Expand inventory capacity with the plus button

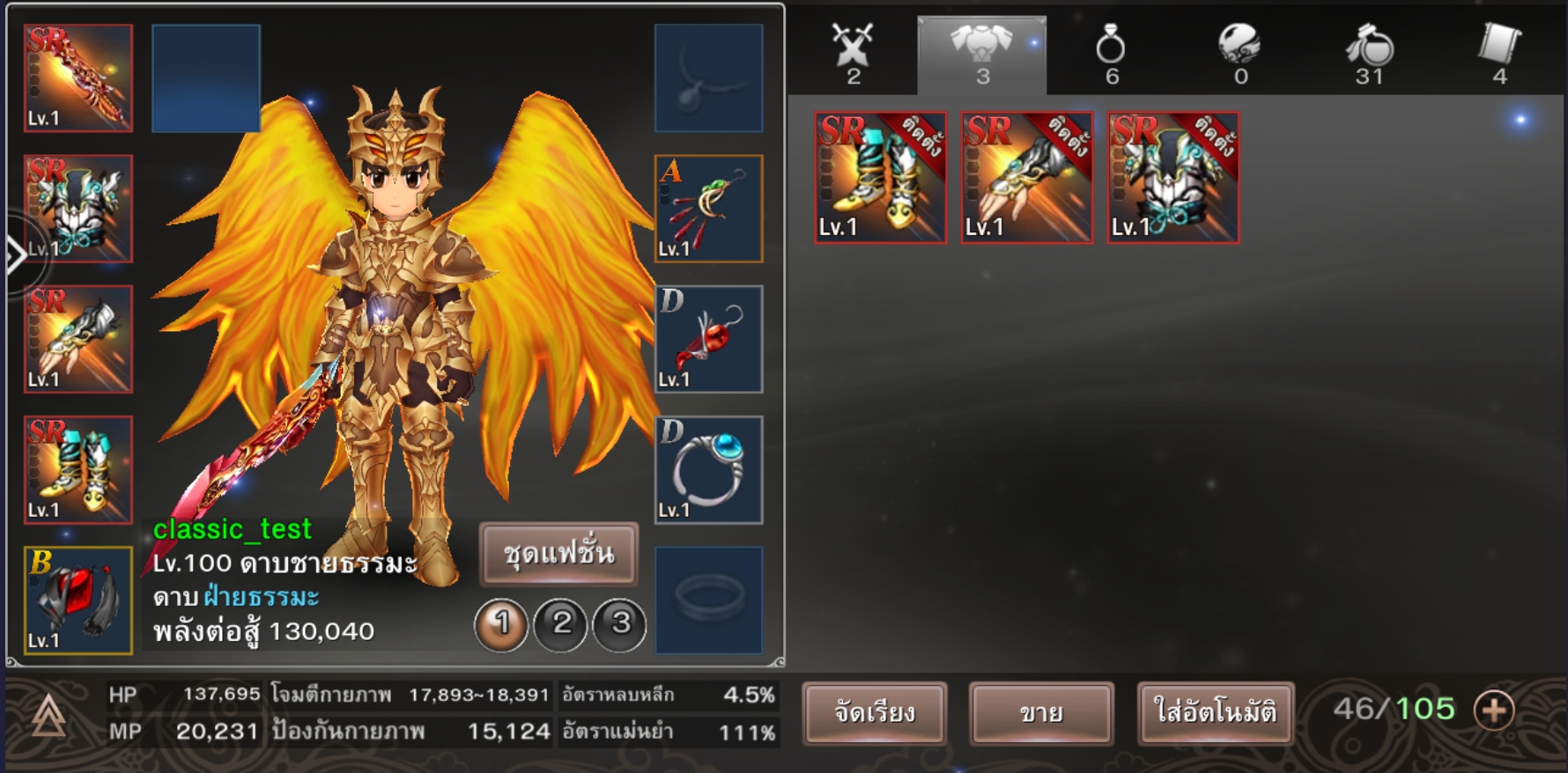pyautogui.click(x=1494, y=710)
